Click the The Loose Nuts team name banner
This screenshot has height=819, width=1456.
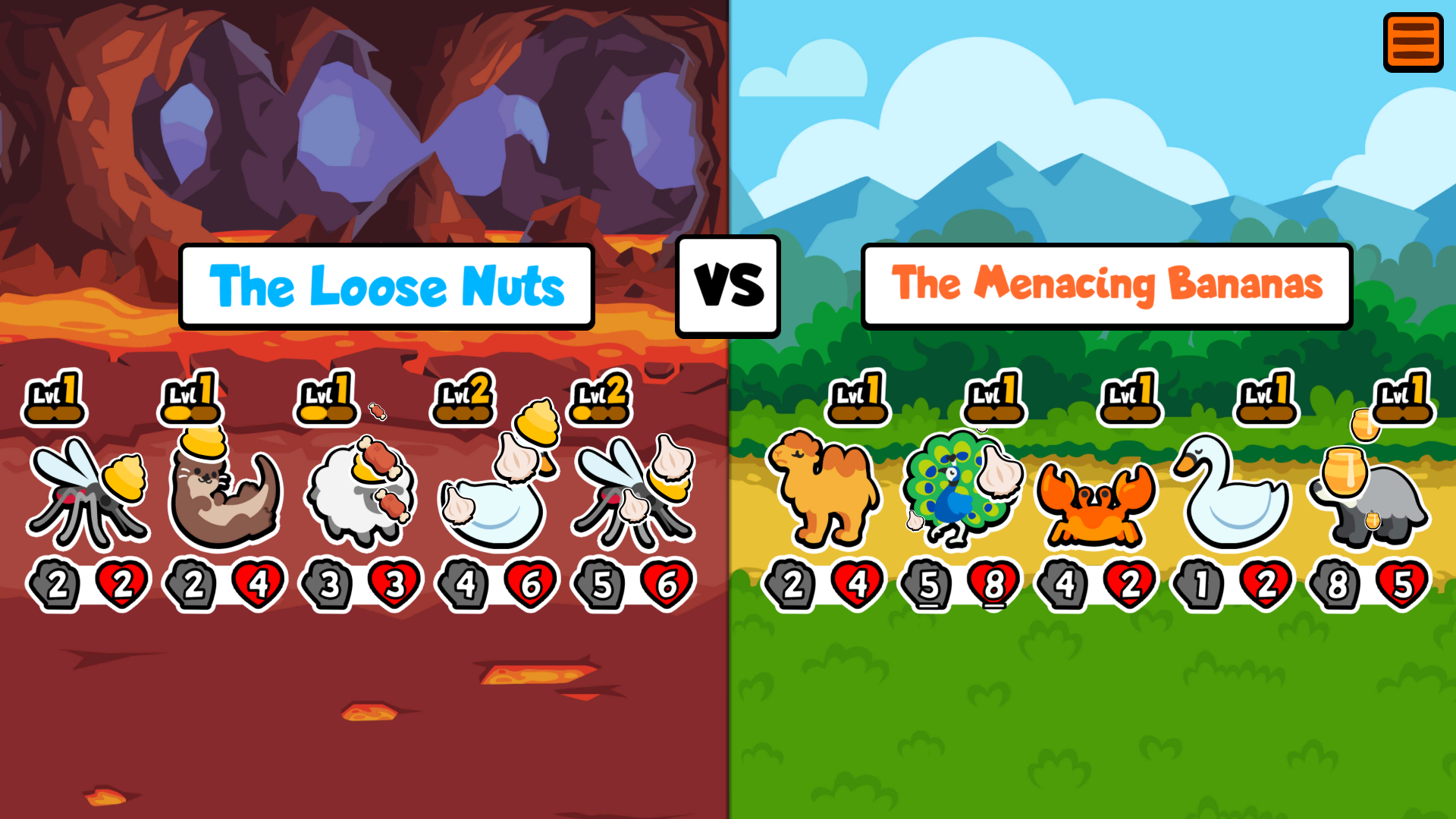[387, 287]
